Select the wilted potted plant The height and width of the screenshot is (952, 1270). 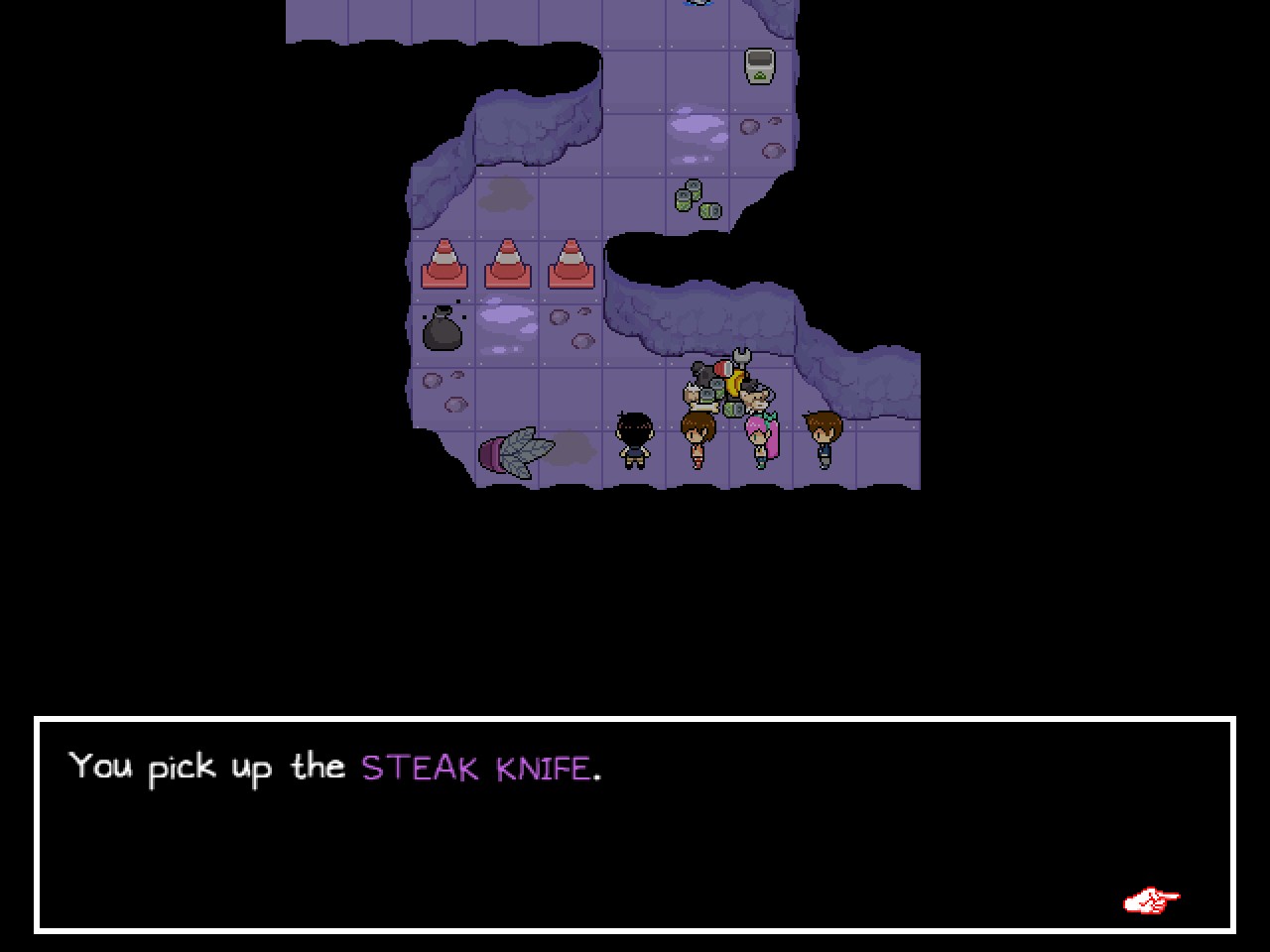(516, 452)
